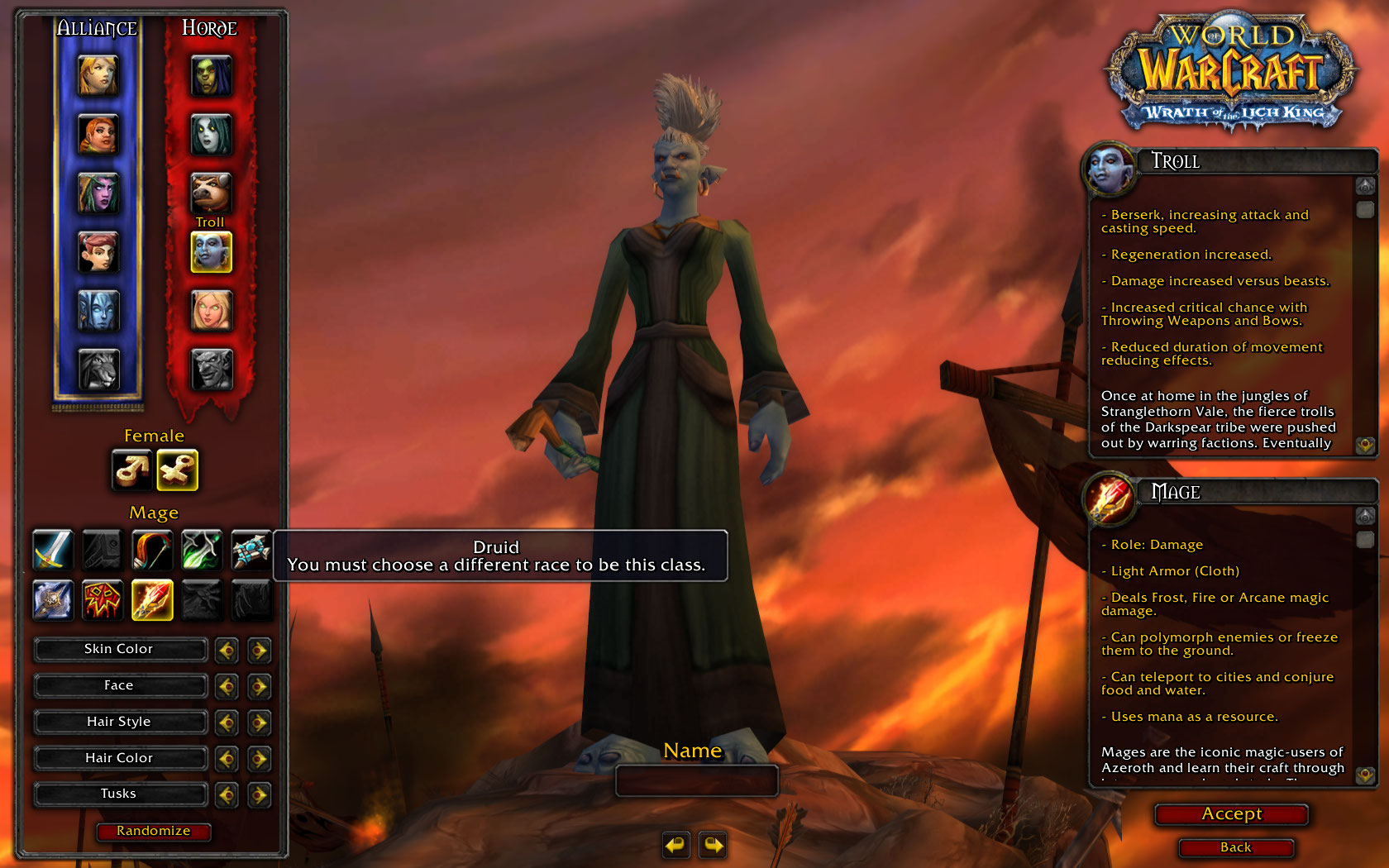Accept the character creation
Viewport: 1389px width, 868px height.
click(1231, 814)
